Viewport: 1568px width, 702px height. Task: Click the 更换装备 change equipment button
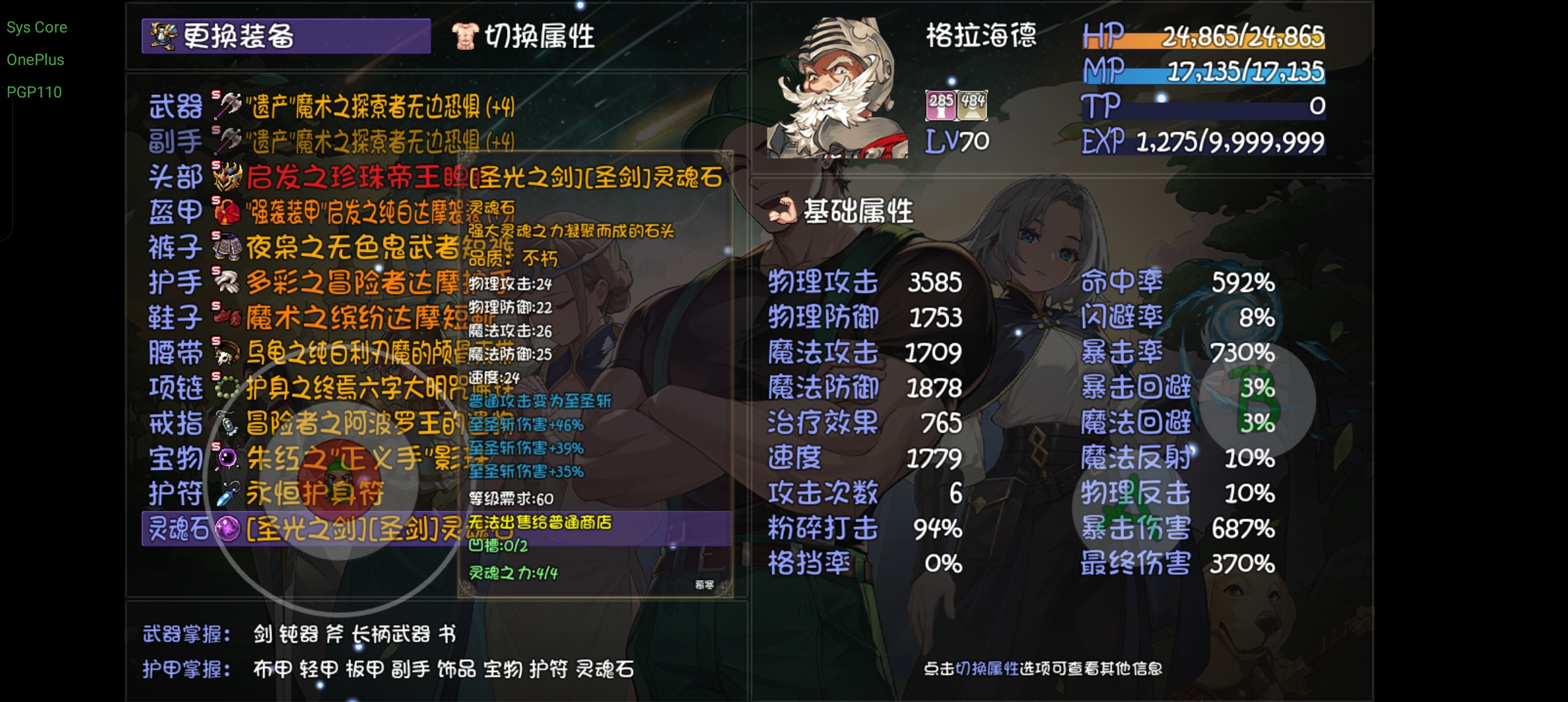pyautogui.click(x=286, y=38)
